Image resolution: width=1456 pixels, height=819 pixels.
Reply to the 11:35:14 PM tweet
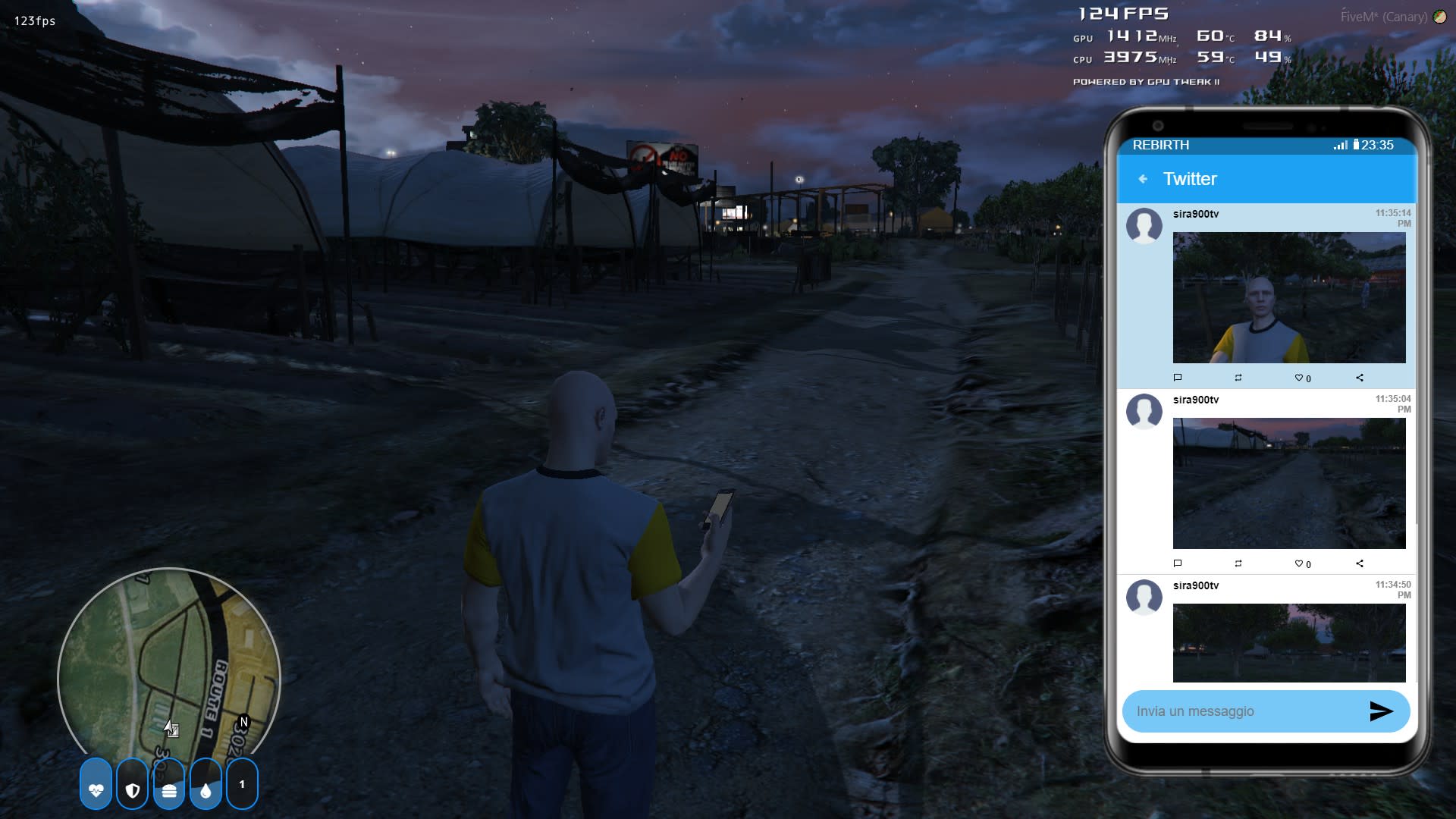[1178, 378]
